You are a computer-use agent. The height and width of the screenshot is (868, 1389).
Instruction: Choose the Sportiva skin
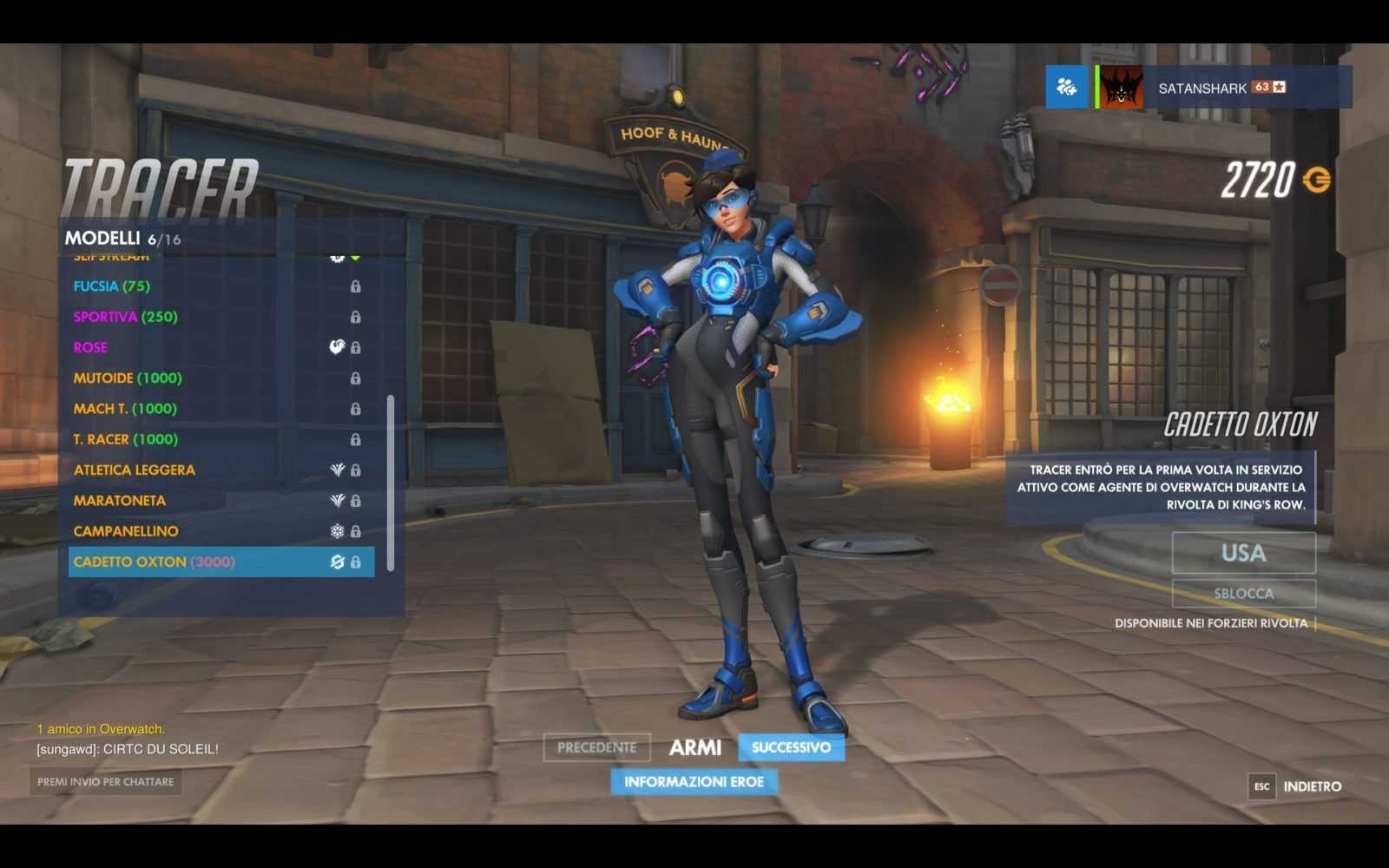click(125, 317)
